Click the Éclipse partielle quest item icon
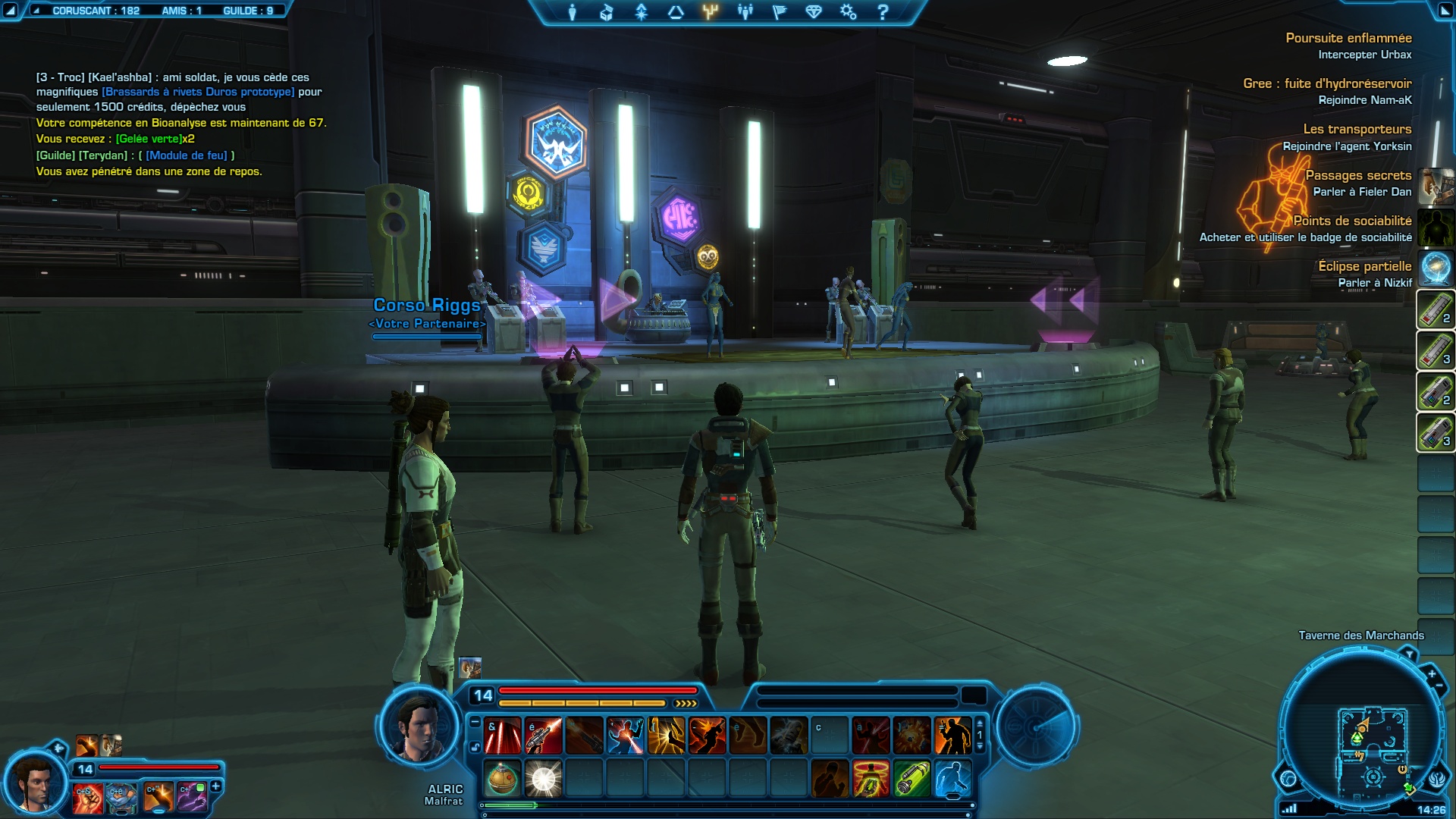 [1436, 268]
